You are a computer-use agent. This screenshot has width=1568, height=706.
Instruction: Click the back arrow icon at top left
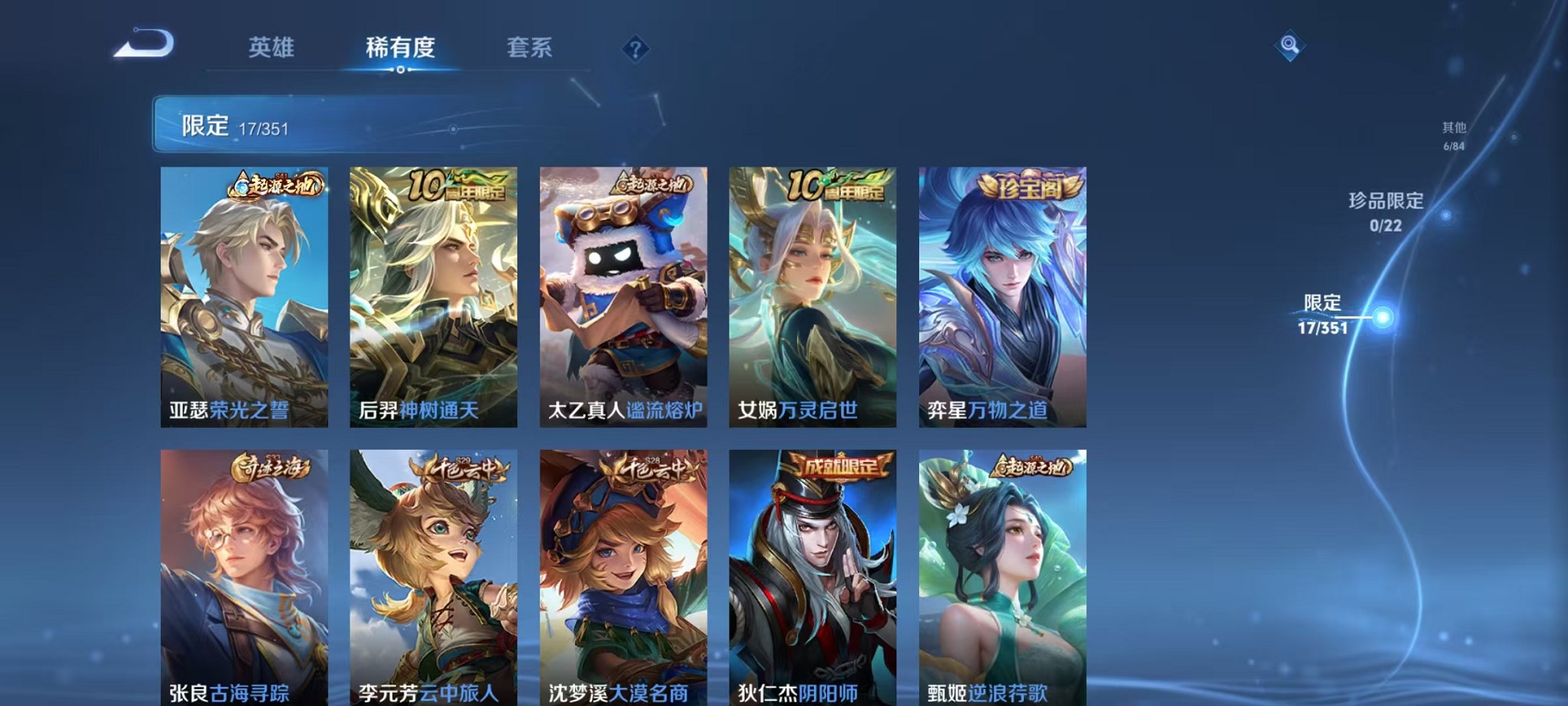(x=142, y=45)
